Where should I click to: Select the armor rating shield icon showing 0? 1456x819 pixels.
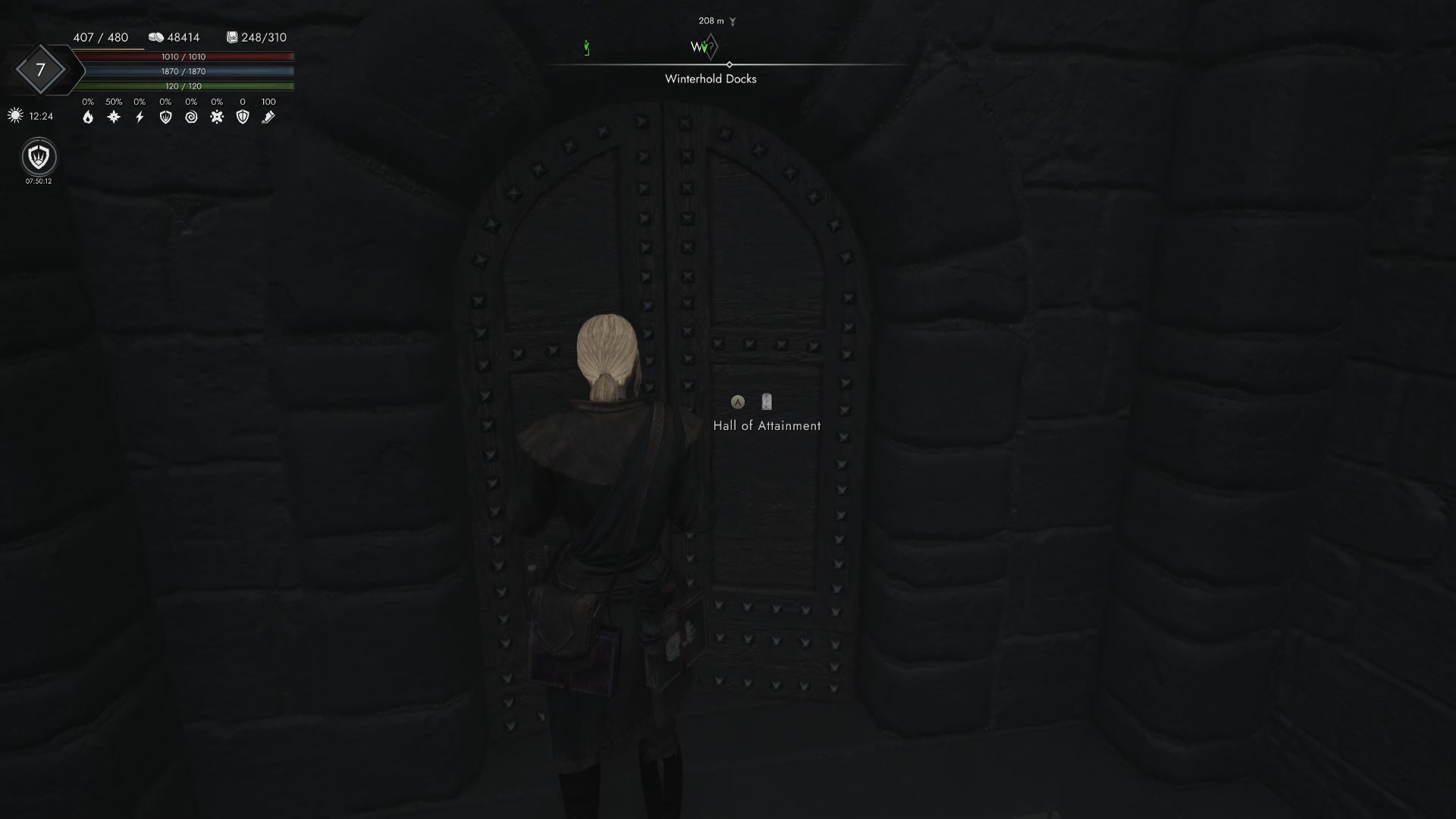point(243,117)
